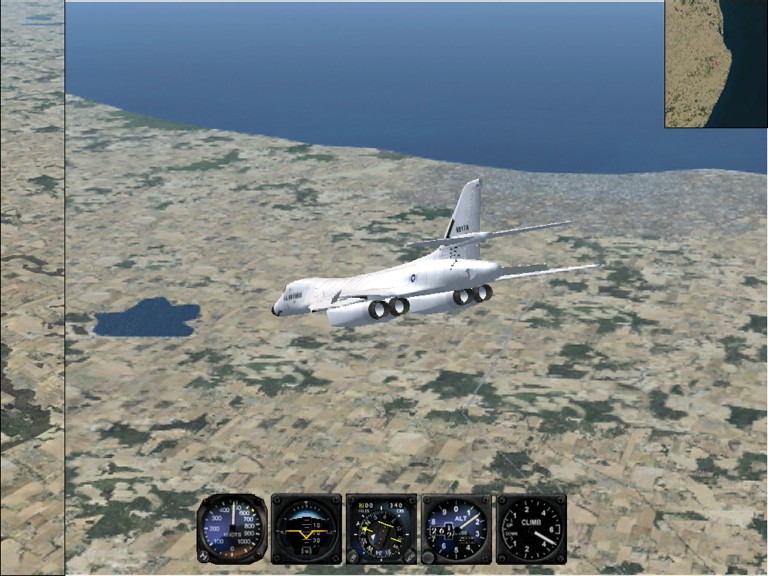This screenshot has width=768, height=576.
Task: Turn the altimeter's pressure adjustment knob
Action: point(429,557)
